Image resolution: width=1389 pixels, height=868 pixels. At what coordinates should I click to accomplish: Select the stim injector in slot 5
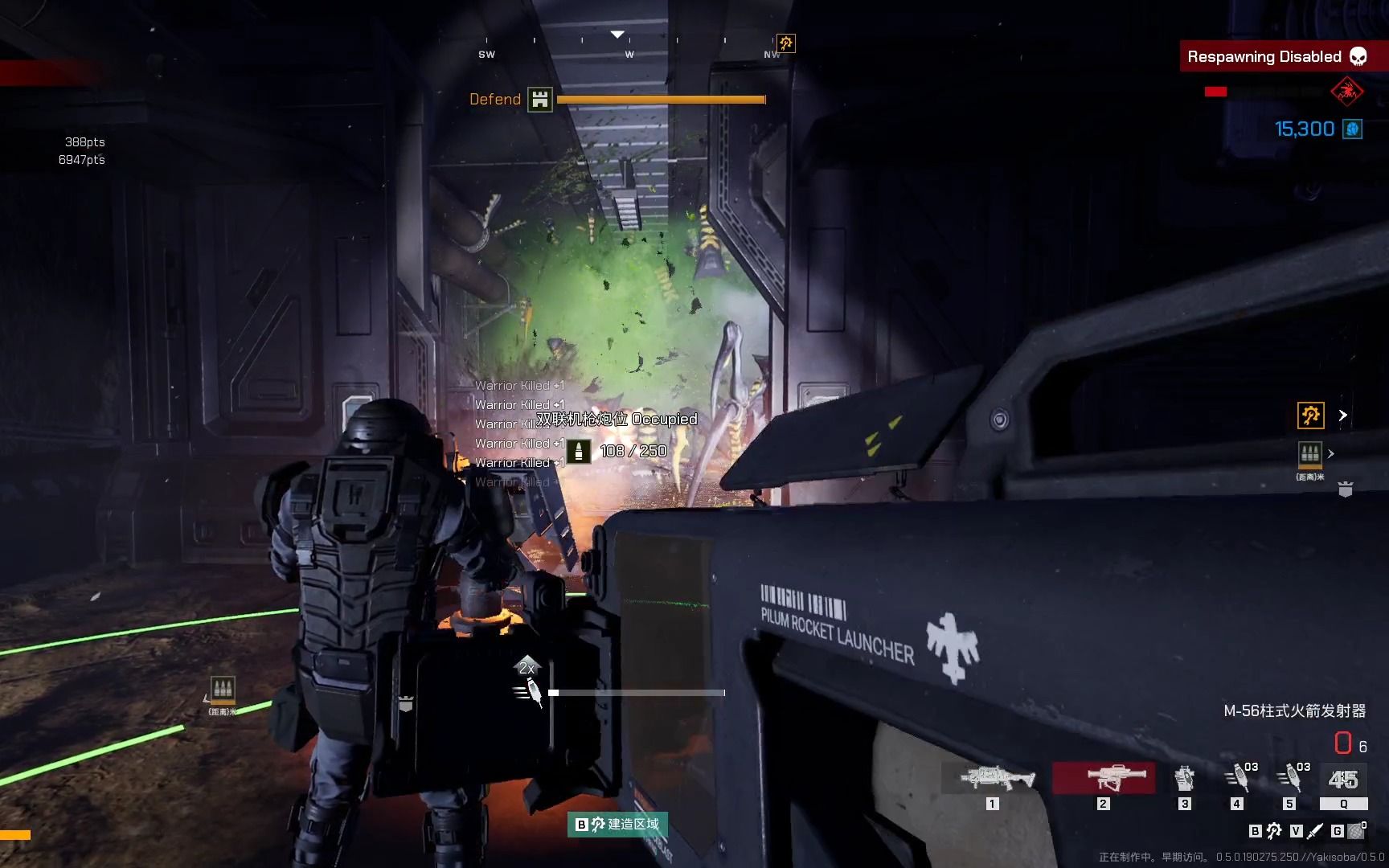(x=1290, y=778)
